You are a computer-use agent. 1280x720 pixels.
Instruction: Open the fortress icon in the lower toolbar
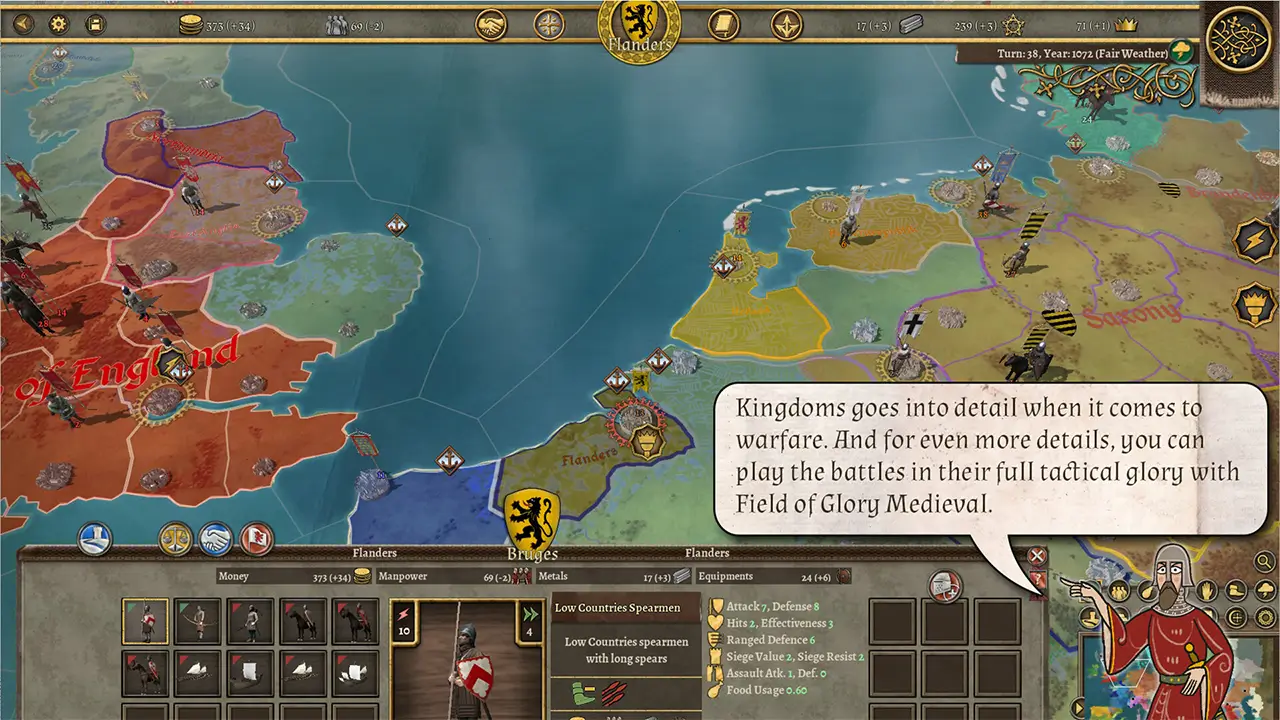(94, 537)
